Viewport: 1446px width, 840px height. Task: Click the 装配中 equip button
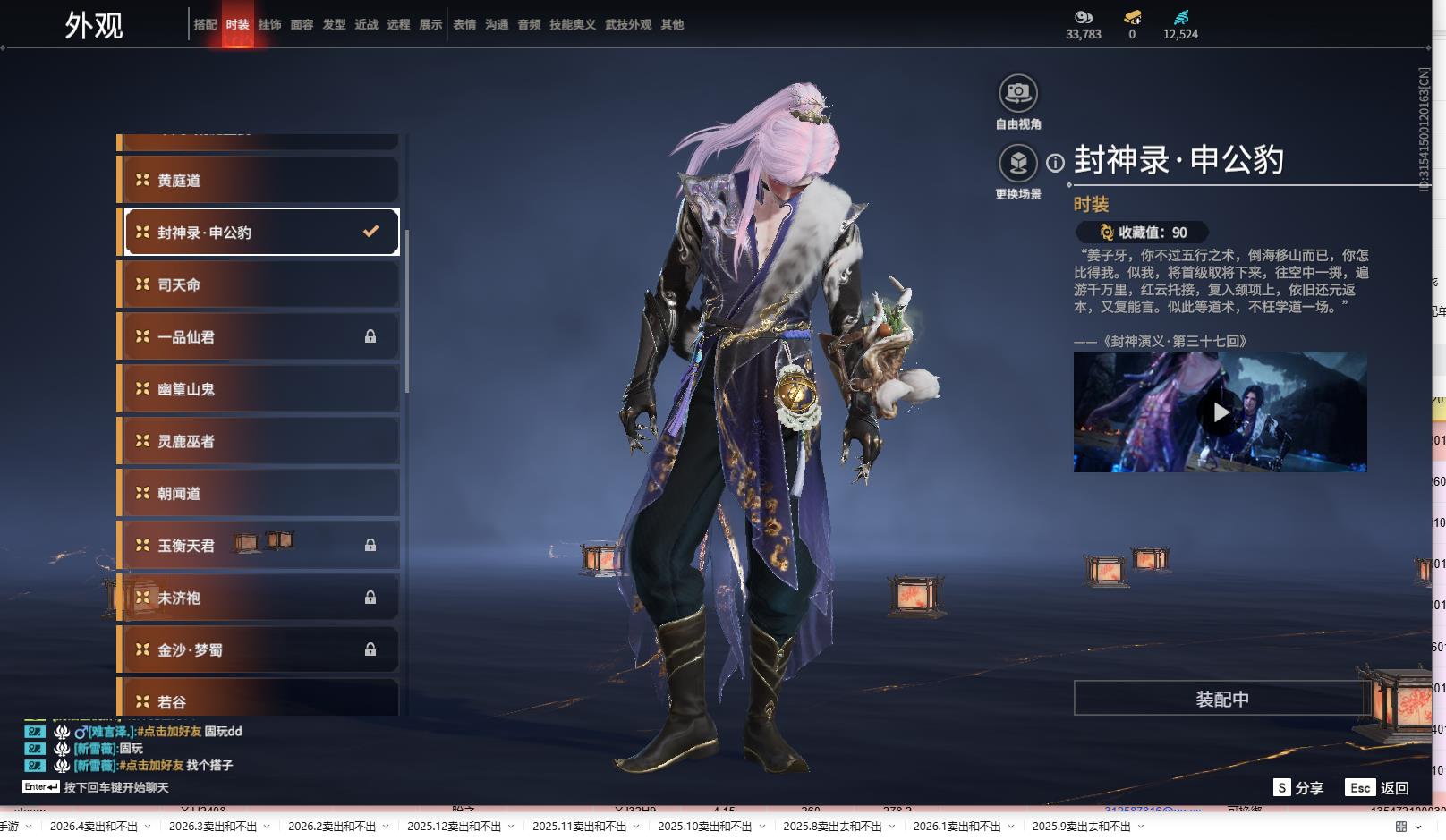[x=1221, y=699]
